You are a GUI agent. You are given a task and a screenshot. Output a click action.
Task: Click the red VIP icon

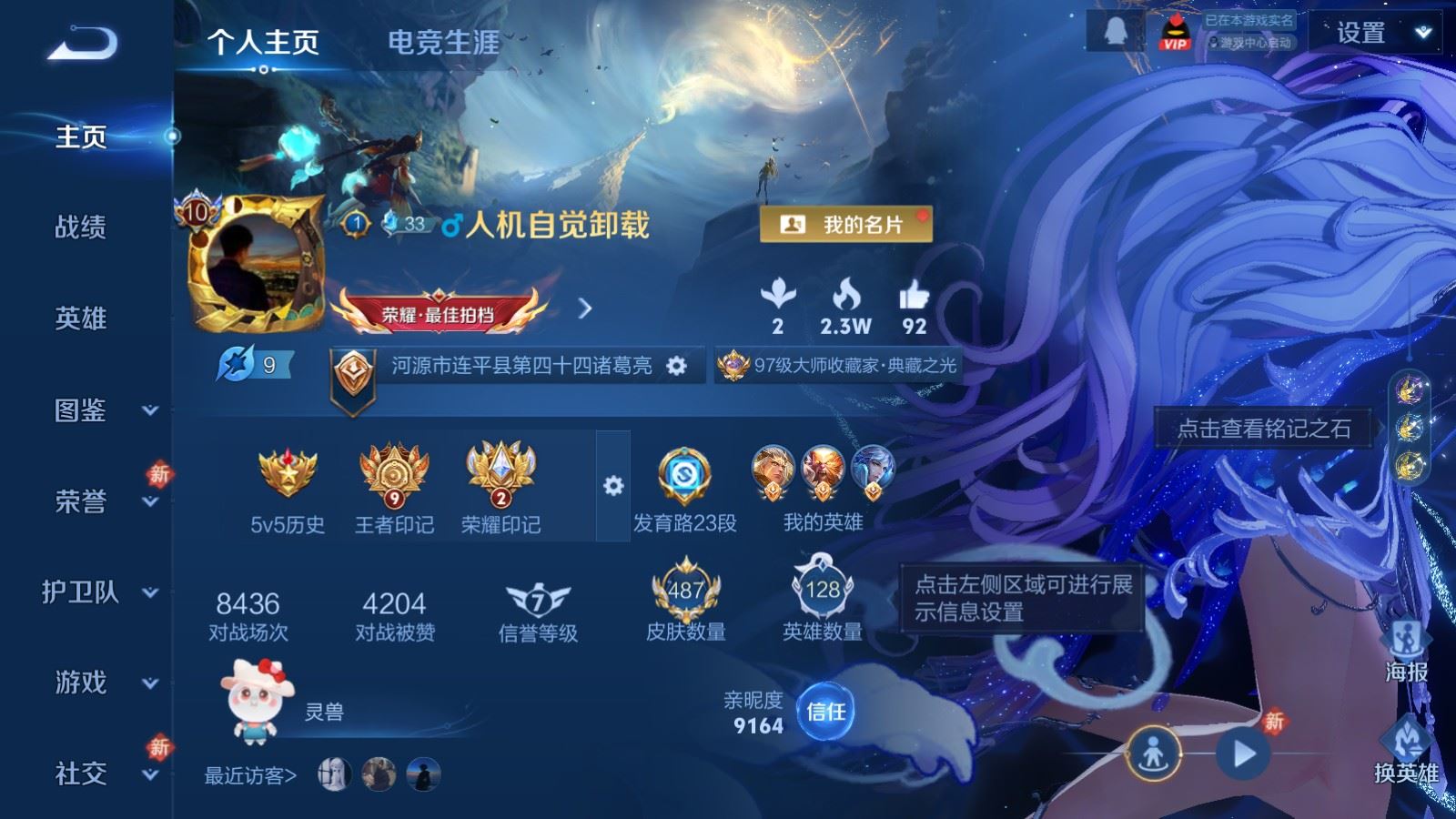coord(1174,30)
